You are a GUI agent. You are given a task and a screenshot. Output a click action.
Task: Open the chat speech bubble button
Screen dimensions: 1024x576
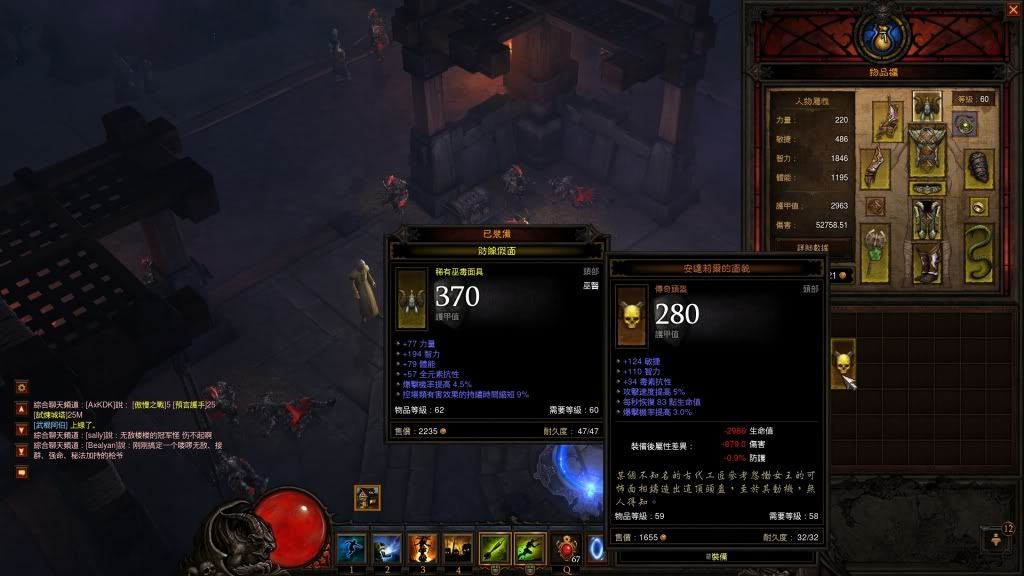point(21,472)
